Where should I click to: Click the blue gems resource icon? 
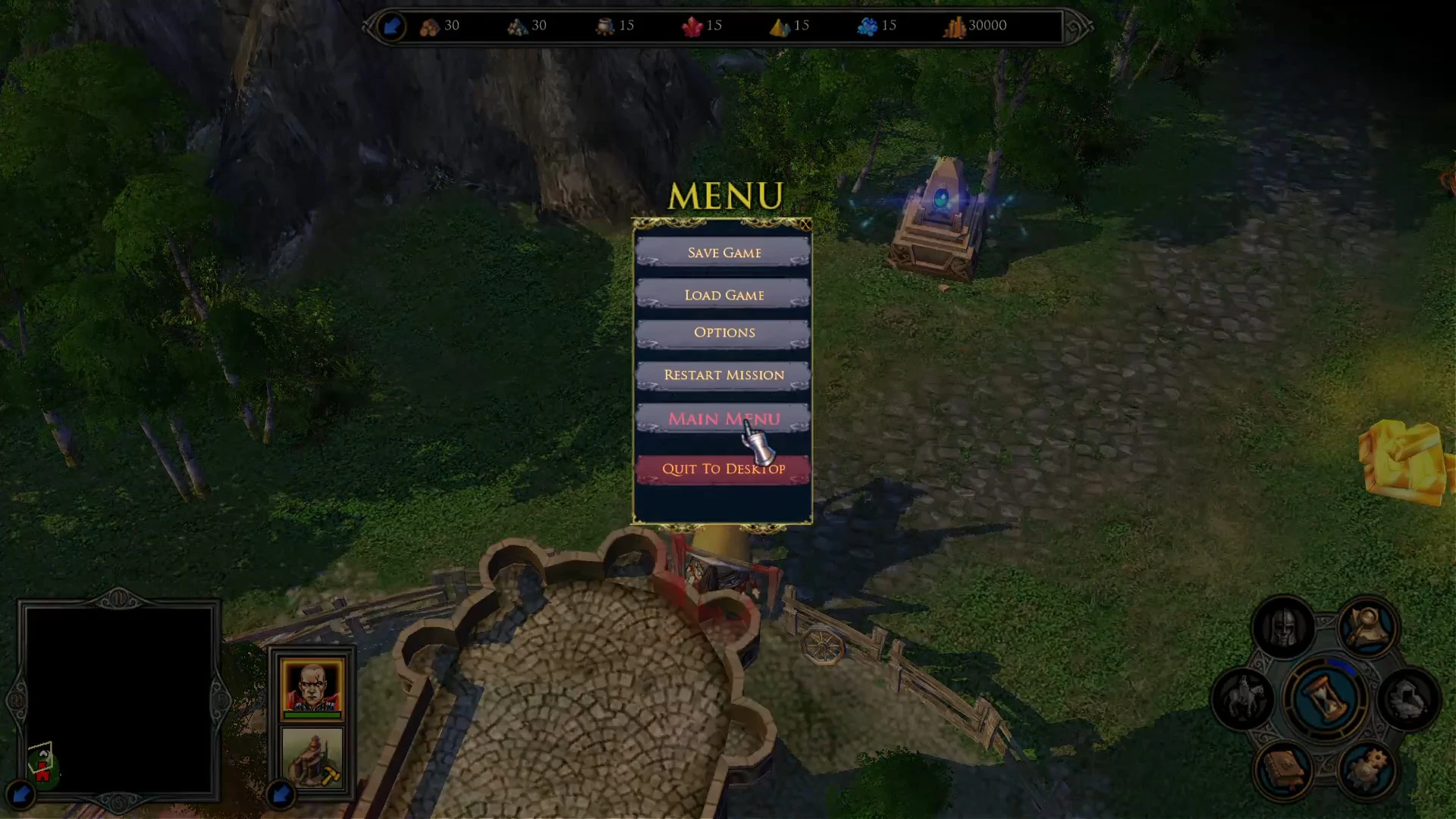pyautogui.click(x=868, y=25)
